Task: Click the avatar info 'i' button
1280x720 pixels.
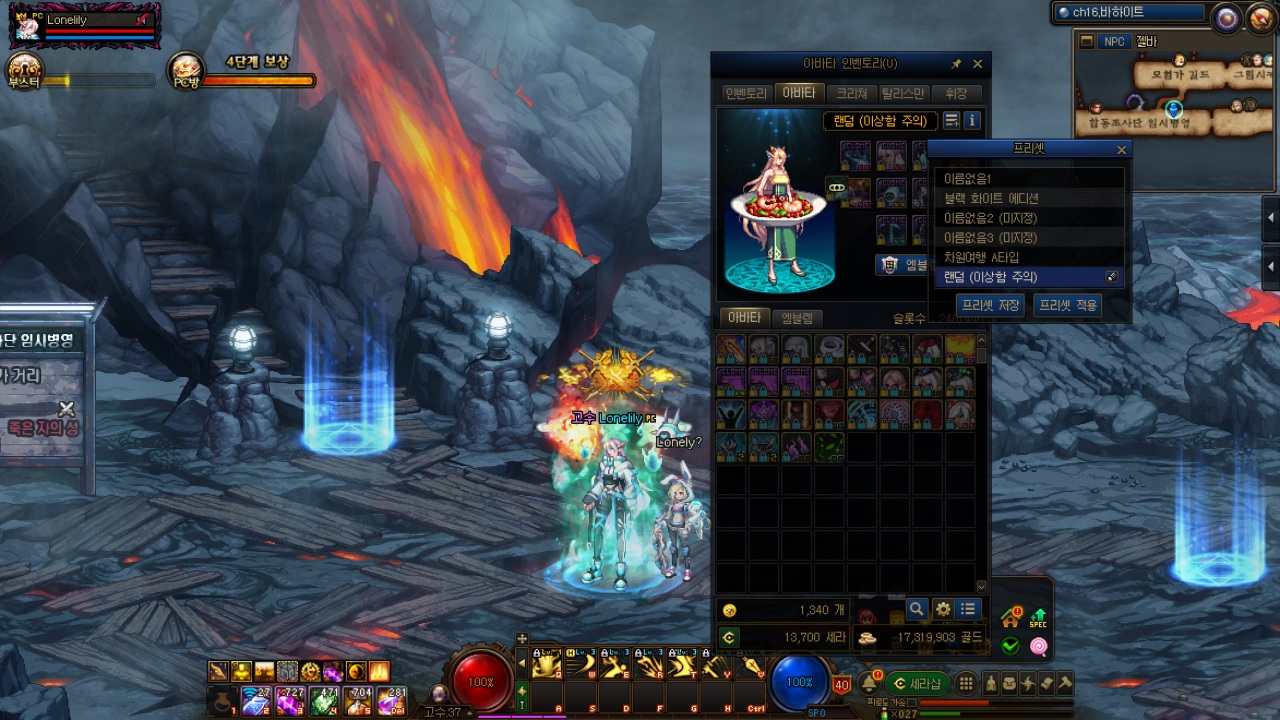Action: coord(972,121)
